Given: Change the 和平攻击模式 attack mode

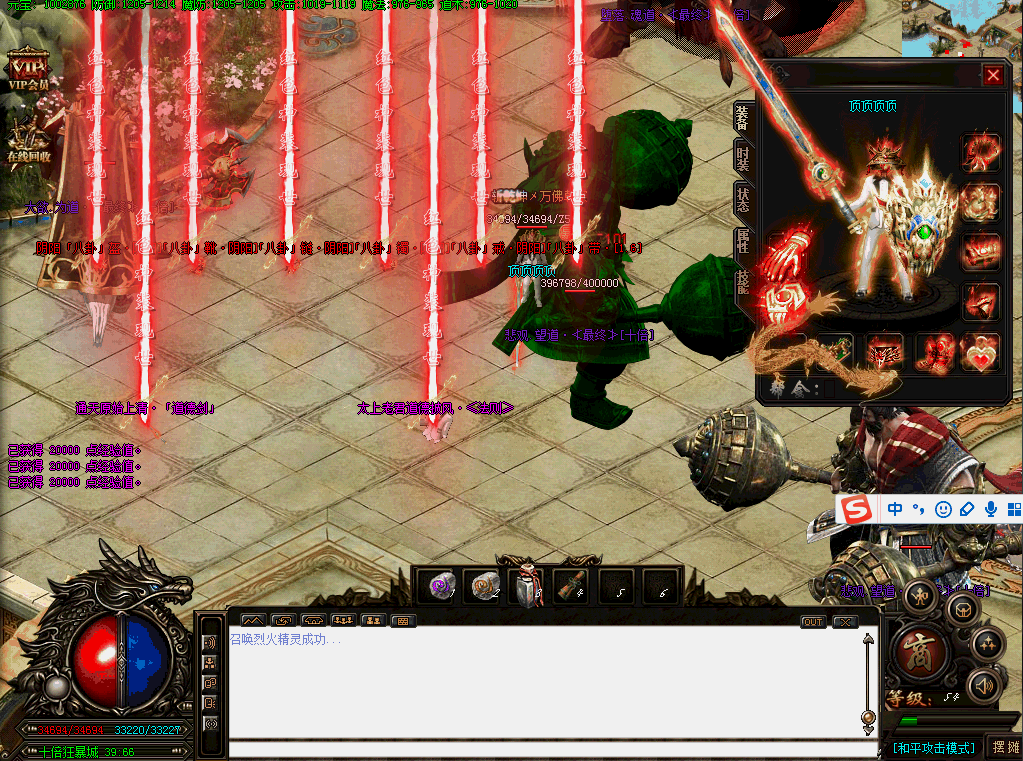Looking at the screenshot, I should coord(932,748).
